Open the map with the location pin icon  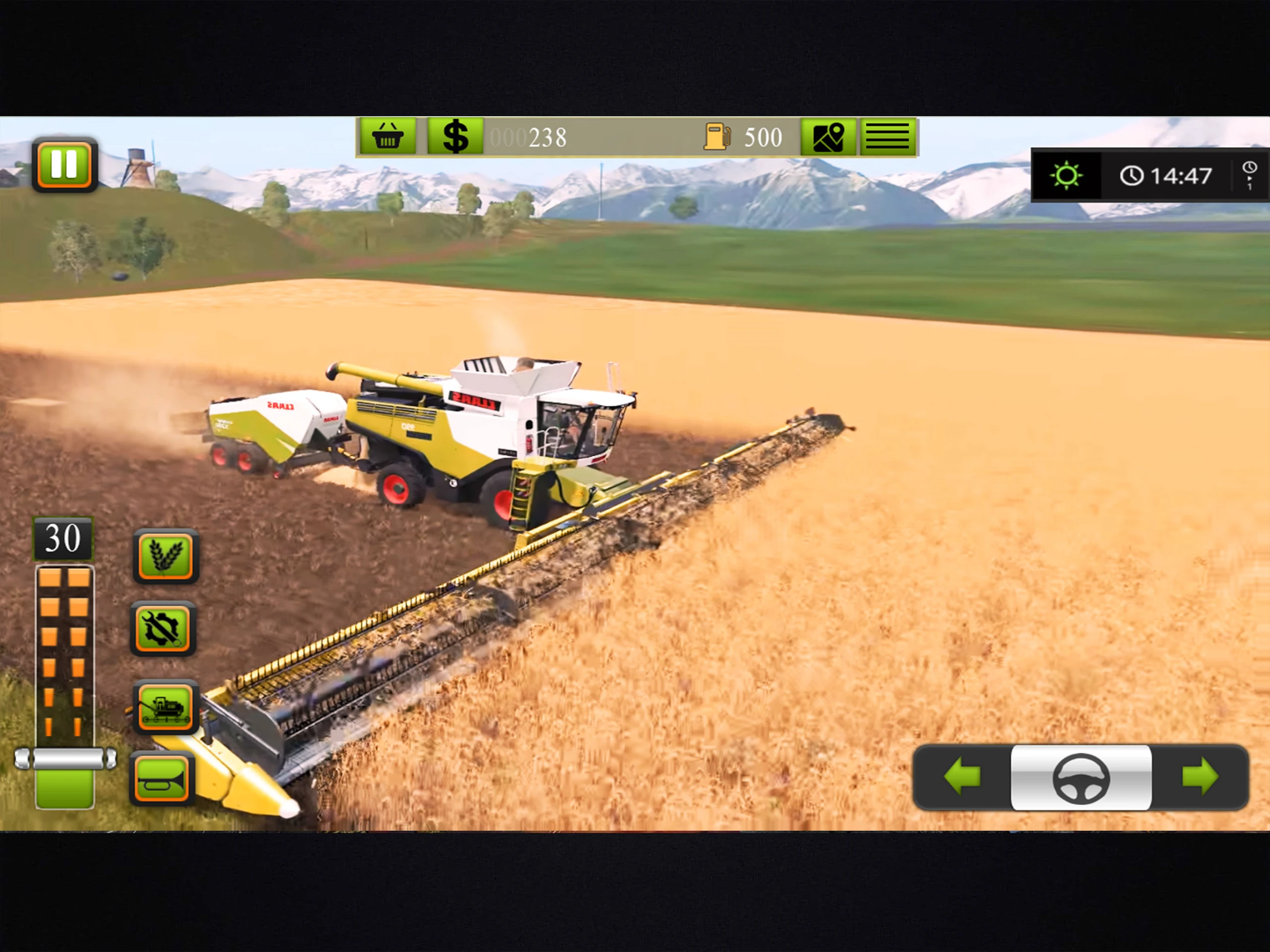point(828,136)
